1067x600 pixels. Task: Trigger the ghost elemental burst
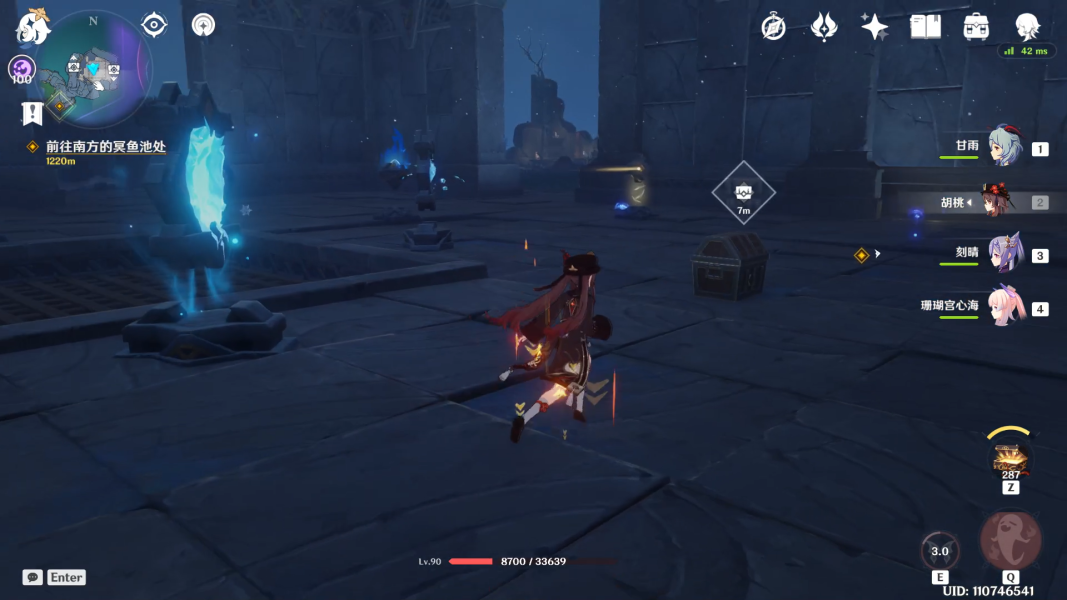tap(1011, 541)
